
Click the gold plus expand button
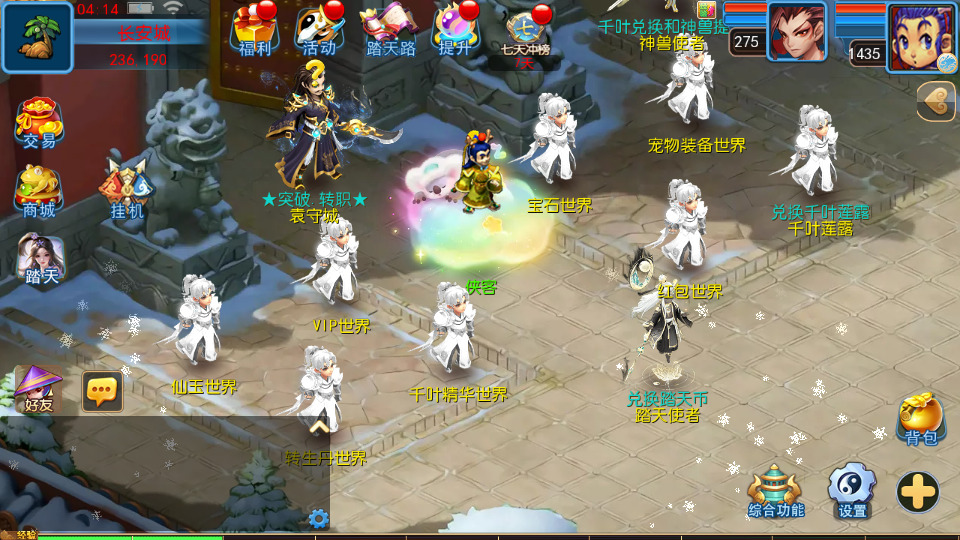(917, 492)
